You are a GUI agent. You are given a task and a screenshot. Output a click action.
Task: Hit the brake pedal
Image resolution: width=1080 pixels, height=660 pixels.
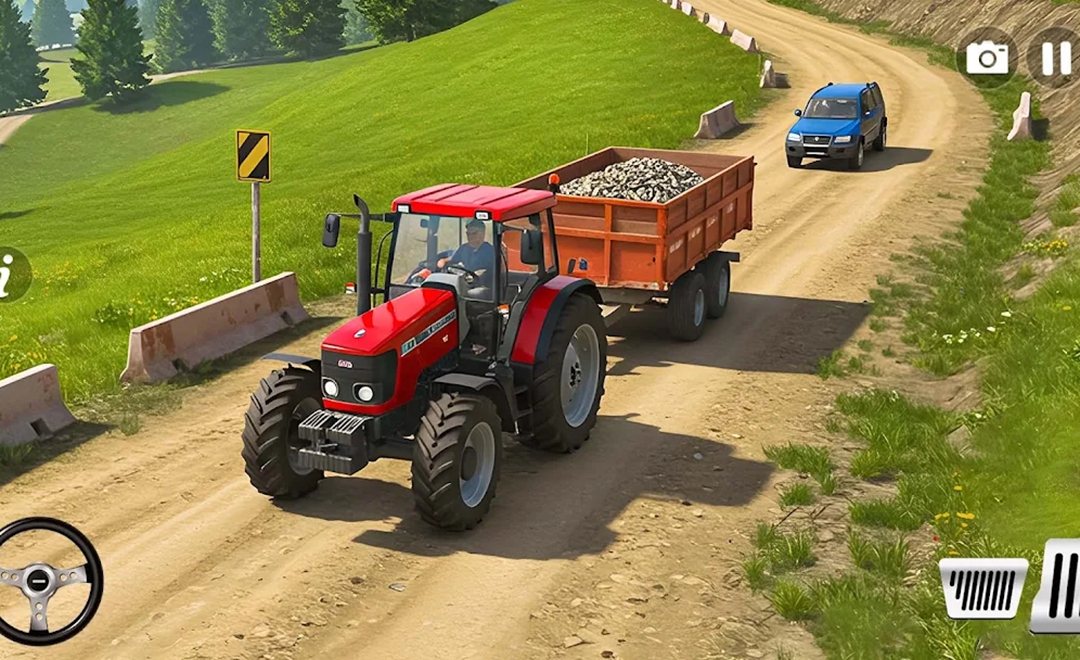[982, 587]
